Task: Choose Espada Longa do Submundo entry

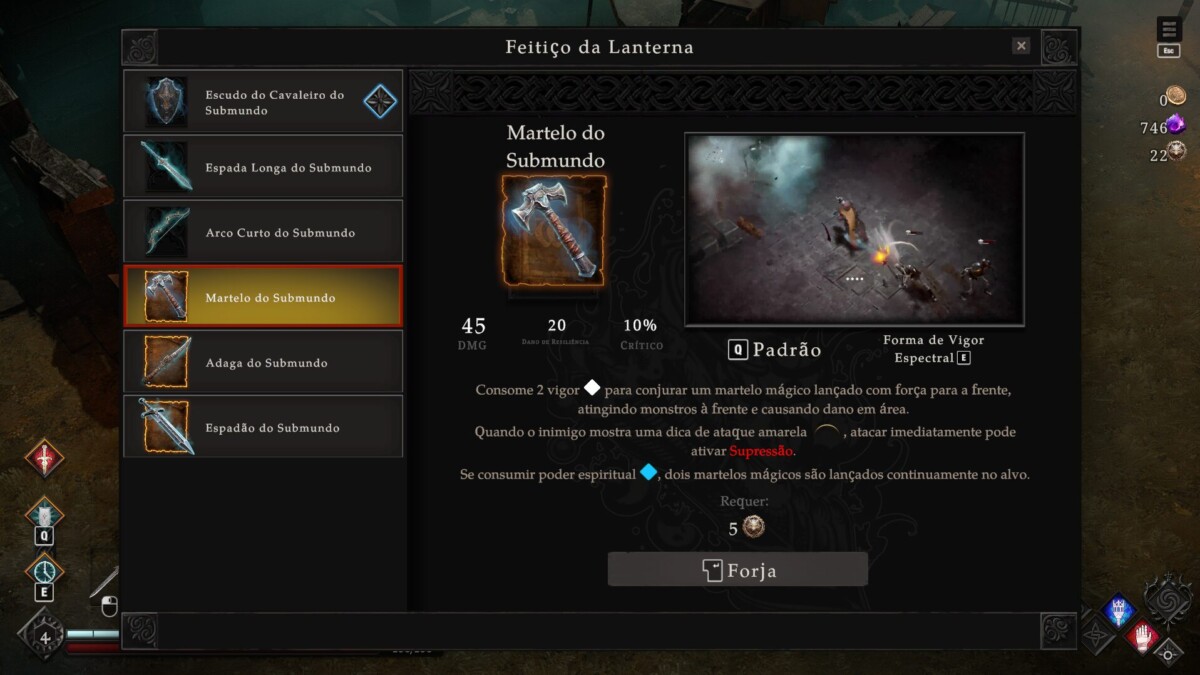Action: 263,167
